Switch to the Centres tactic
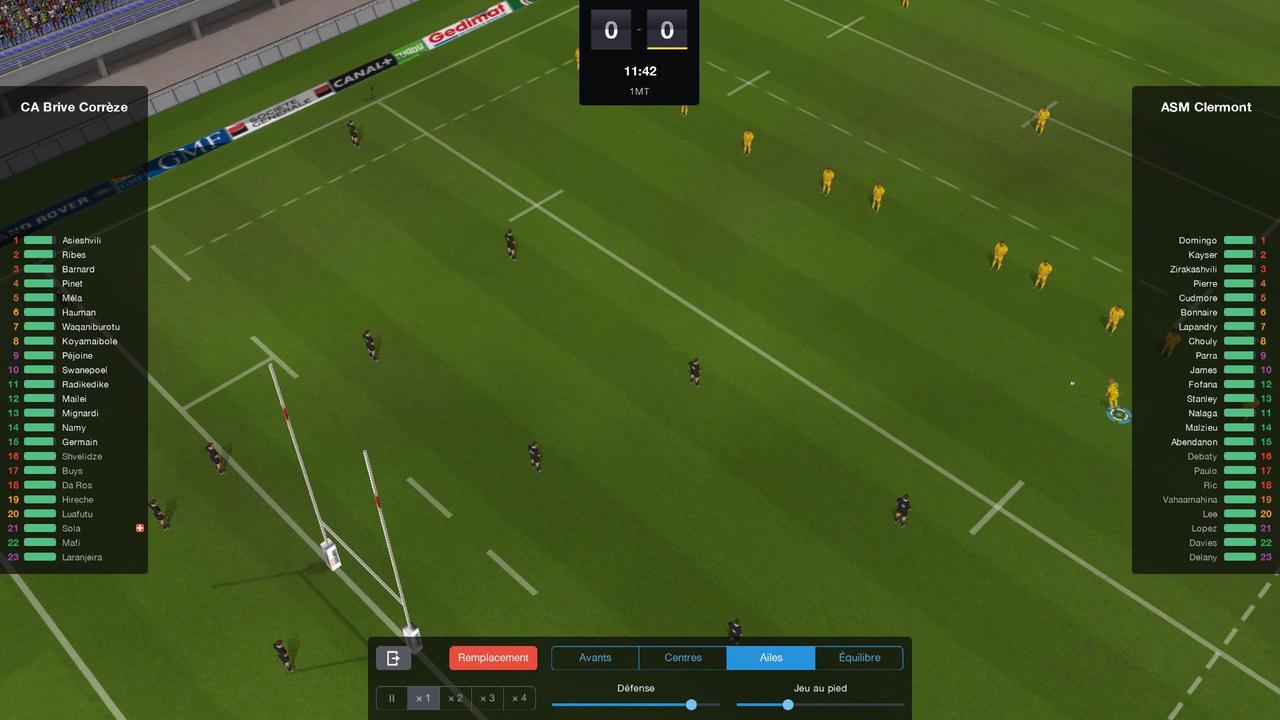Screen dimensions: 1280x720 tap(683, 658)
